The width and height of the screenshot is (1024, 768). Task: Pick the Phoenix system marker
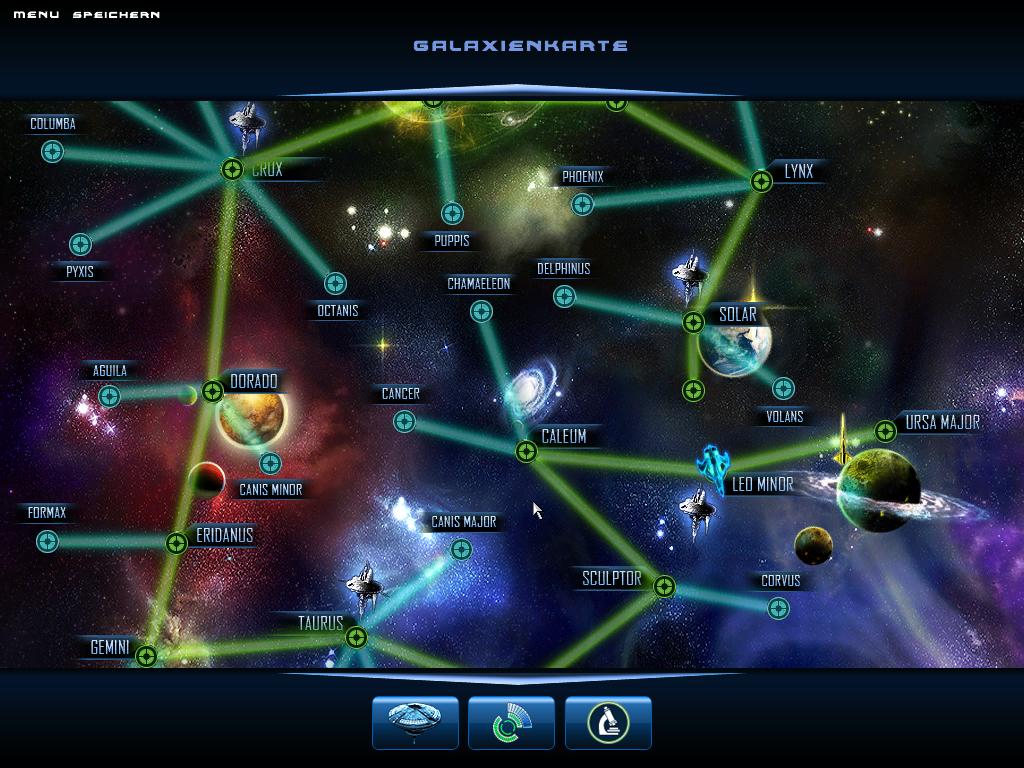click(x=582, y=204)
